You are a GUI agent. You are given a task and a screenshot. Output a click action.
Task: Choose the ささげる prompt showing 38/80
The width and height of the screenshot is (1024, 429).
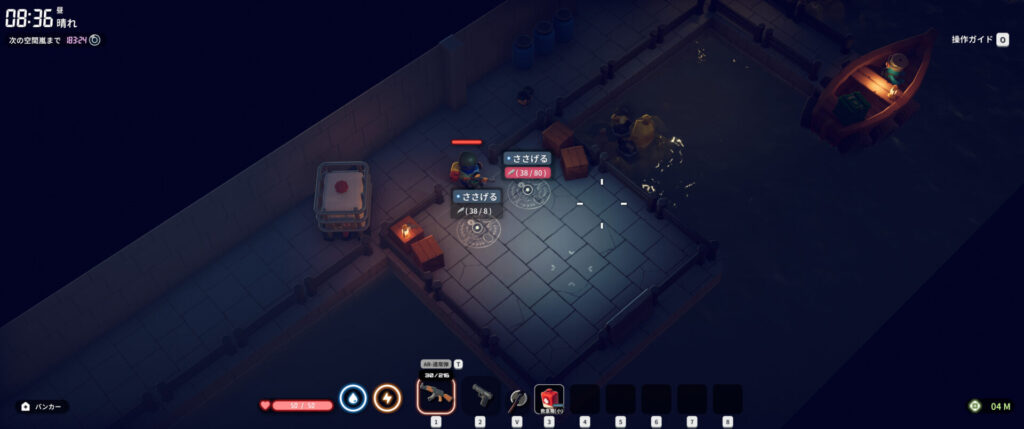(x=527, y=158)
